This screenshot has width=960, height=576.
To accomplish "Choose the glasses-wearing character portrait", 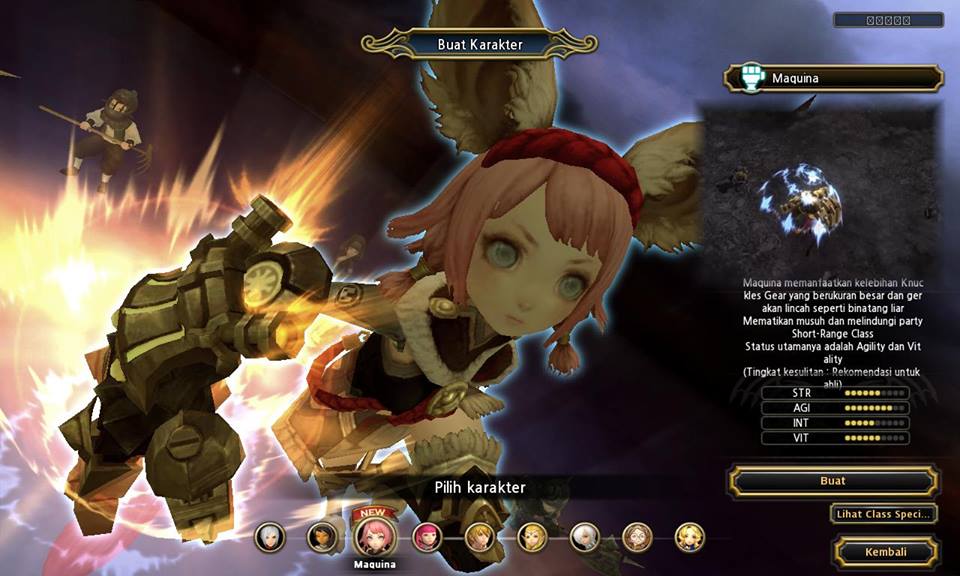I will click(x=637, y=538).
